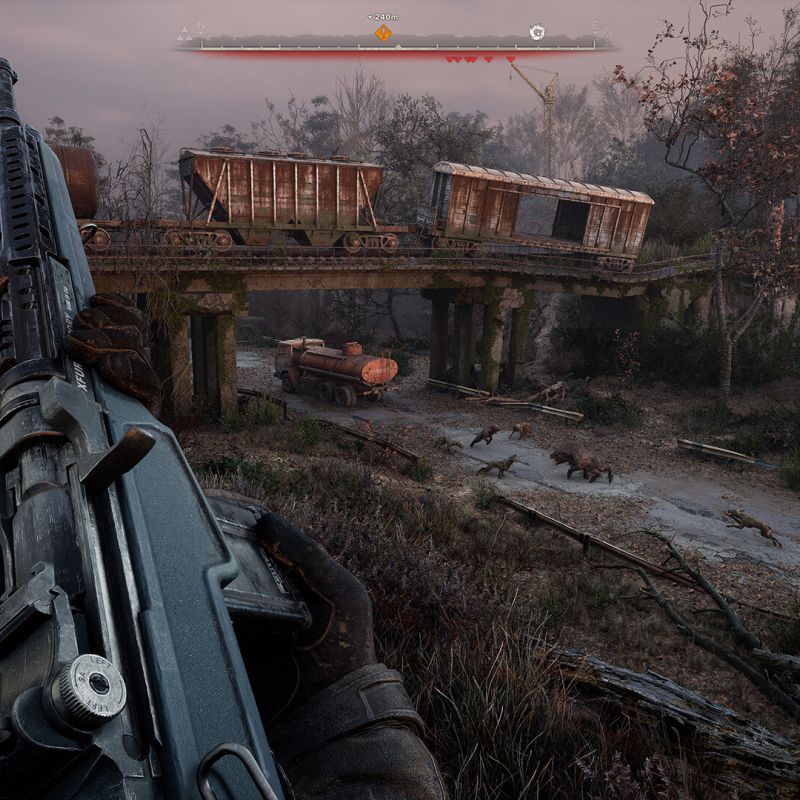
Task: Select the orange diamond quest marker on compass
Action: click(x=383, y=33)
